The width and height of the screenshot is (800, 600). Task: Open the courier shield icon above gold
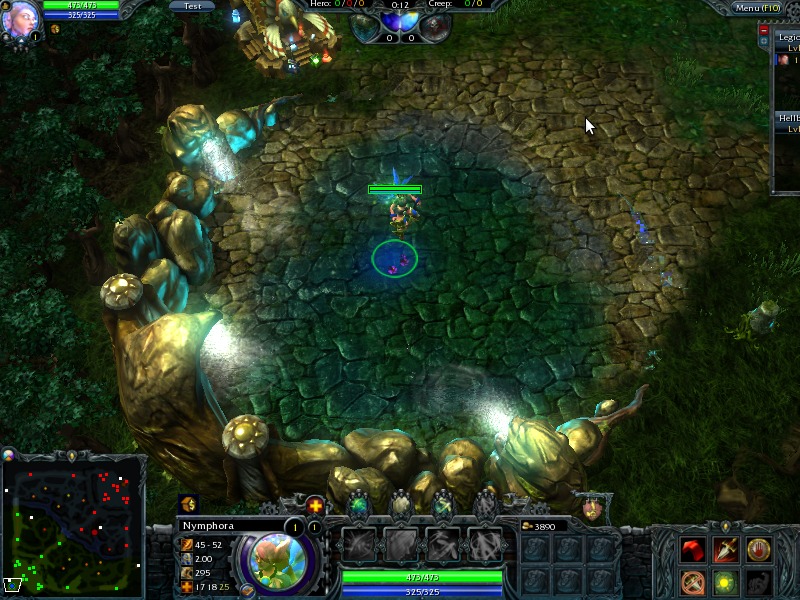point(593,508)
